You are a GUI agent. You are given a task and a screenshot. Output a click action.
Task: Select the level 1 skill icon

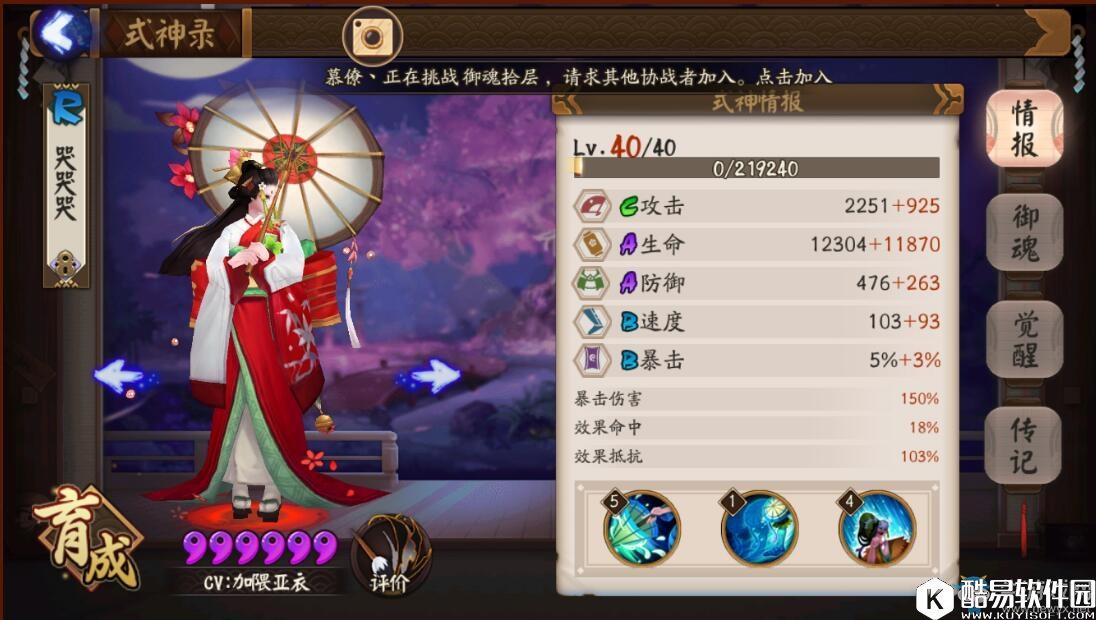(x=759, y=528)
